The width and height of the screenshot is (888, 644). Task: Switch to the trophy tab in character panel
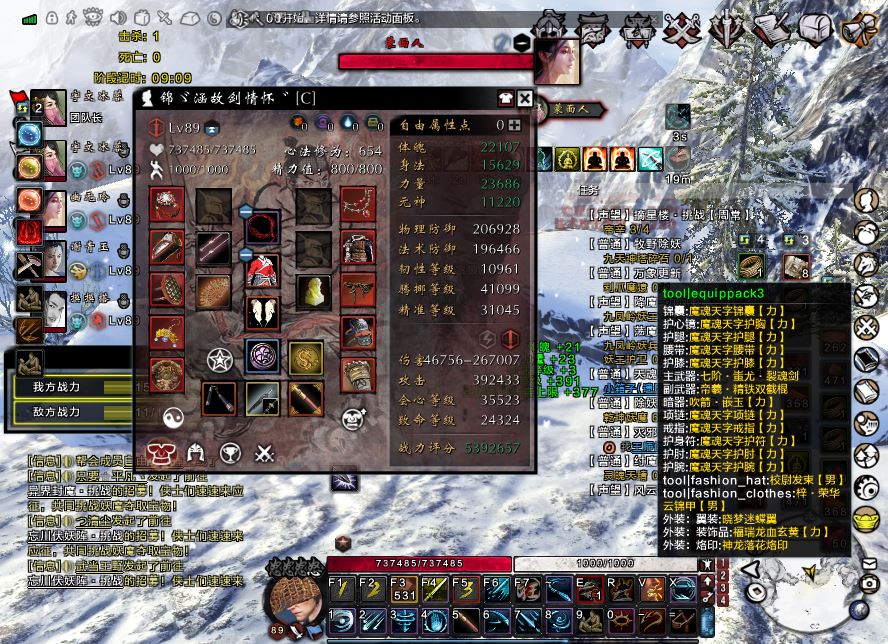click(x=230, y=453)
